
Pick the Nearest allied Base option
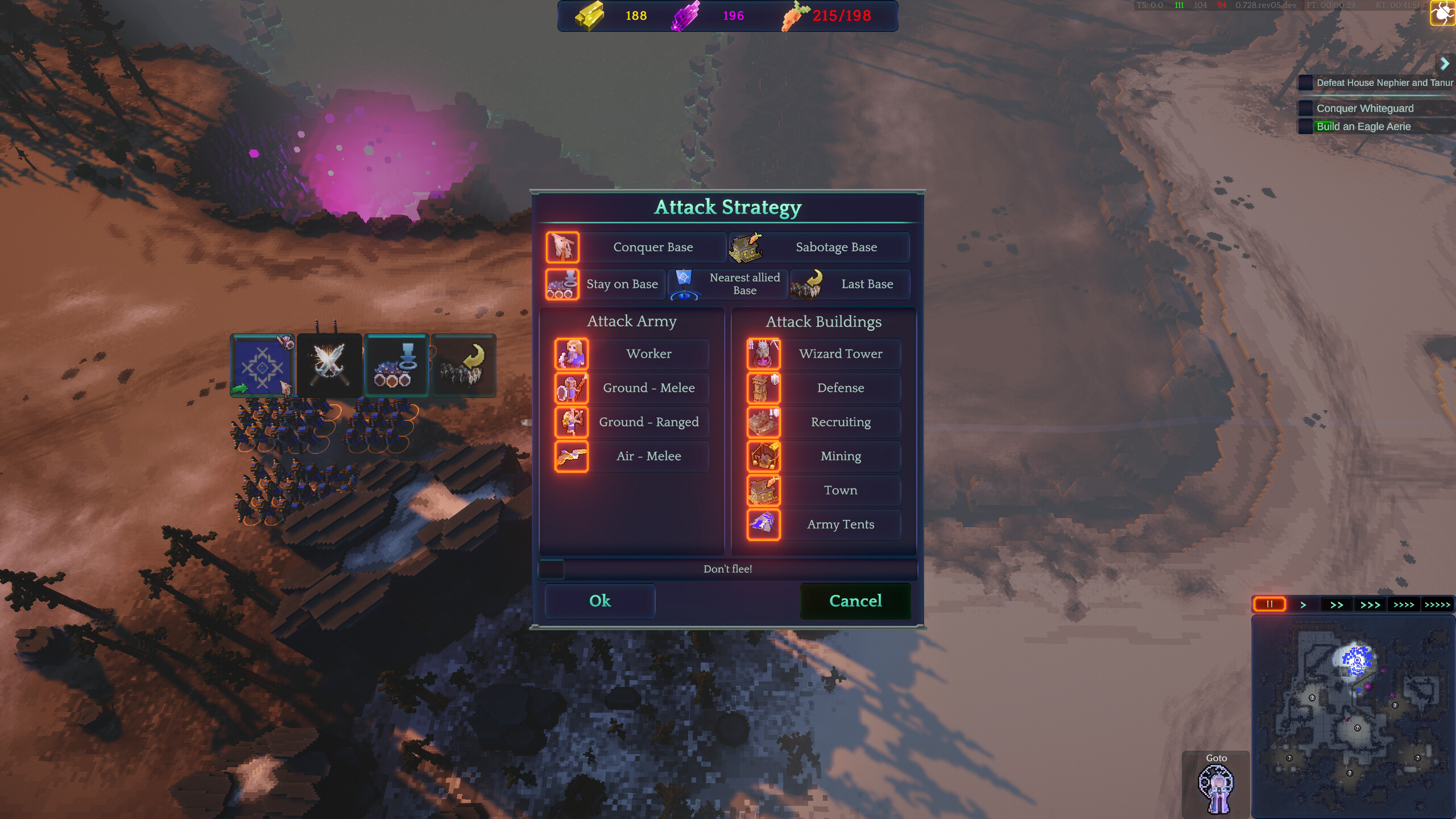744,284
